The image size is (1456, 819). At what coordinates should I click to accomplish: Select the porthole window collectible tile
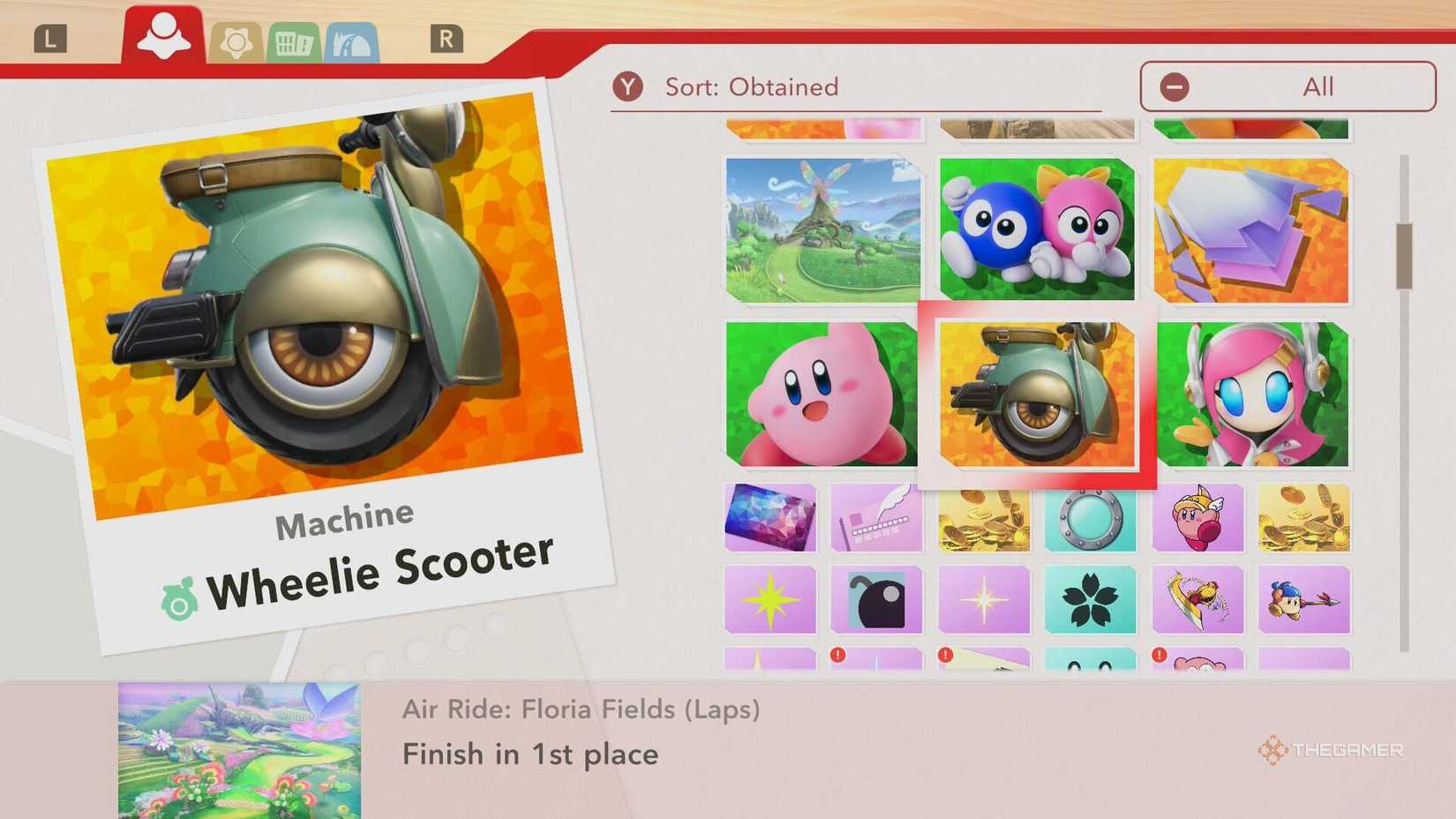(1089, 519)
